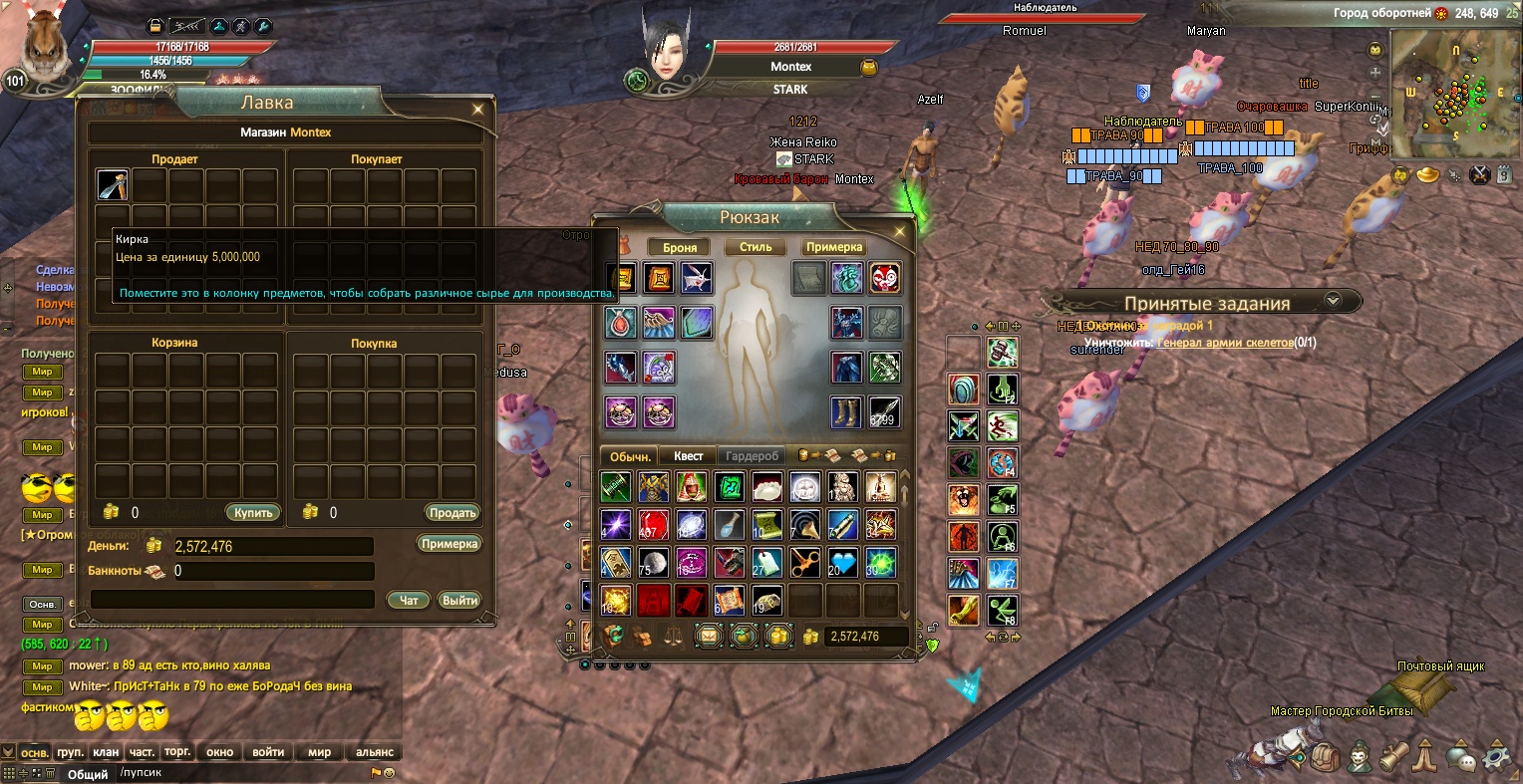Open the Гардероб inventory tab

click(752, 456)
